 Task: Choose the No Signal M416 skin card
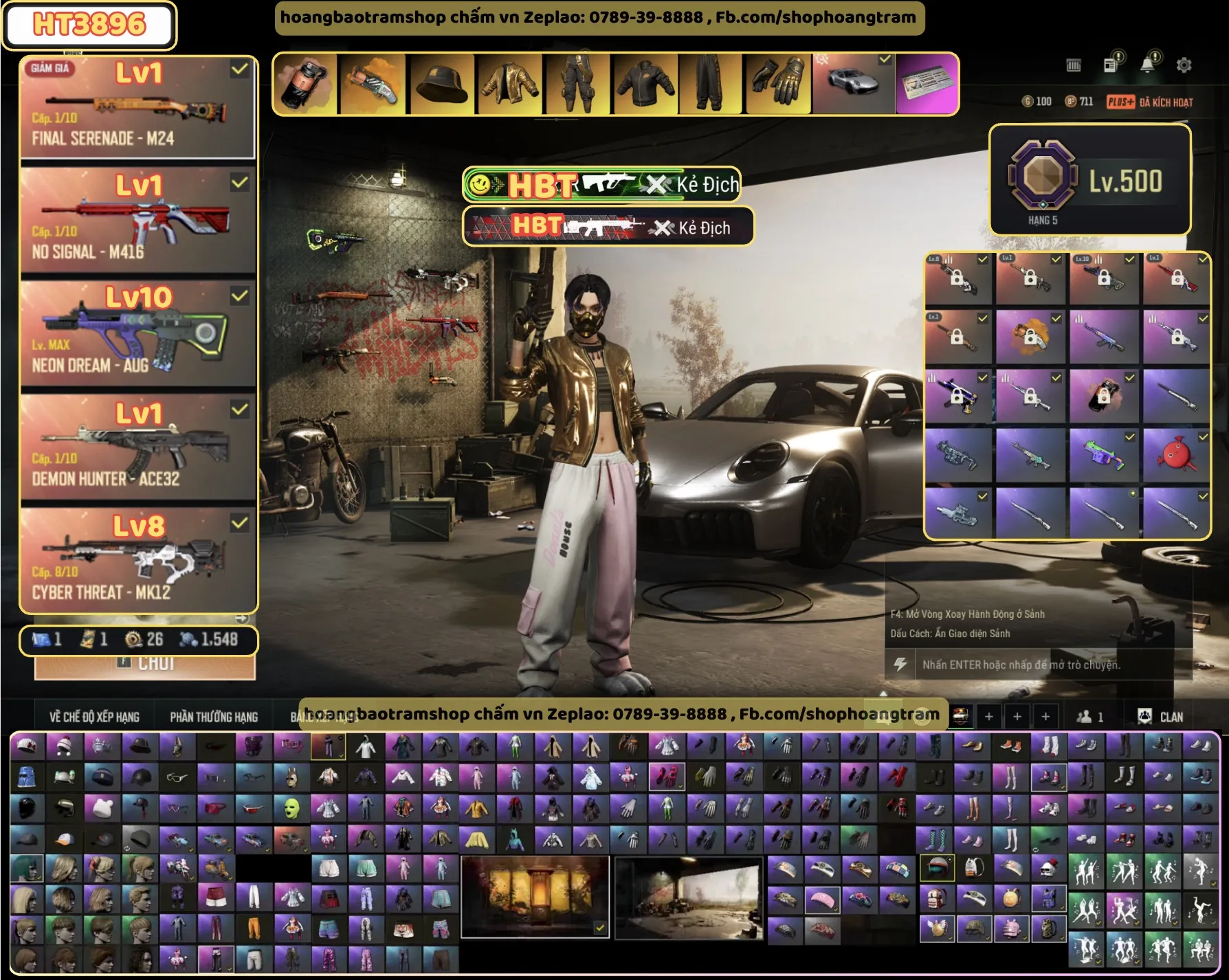[x=137, y=221]
